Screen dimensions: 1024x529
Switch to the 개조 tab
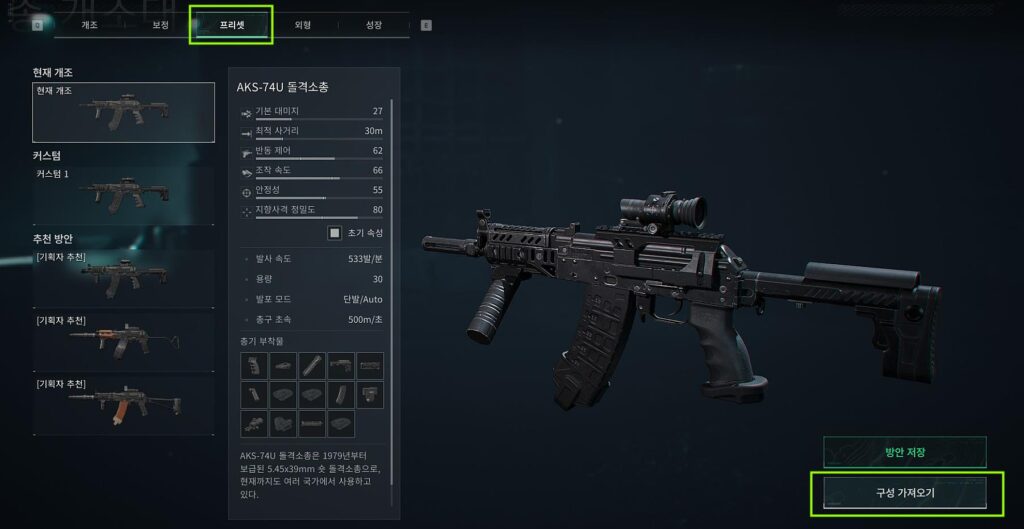coord(88,25)
